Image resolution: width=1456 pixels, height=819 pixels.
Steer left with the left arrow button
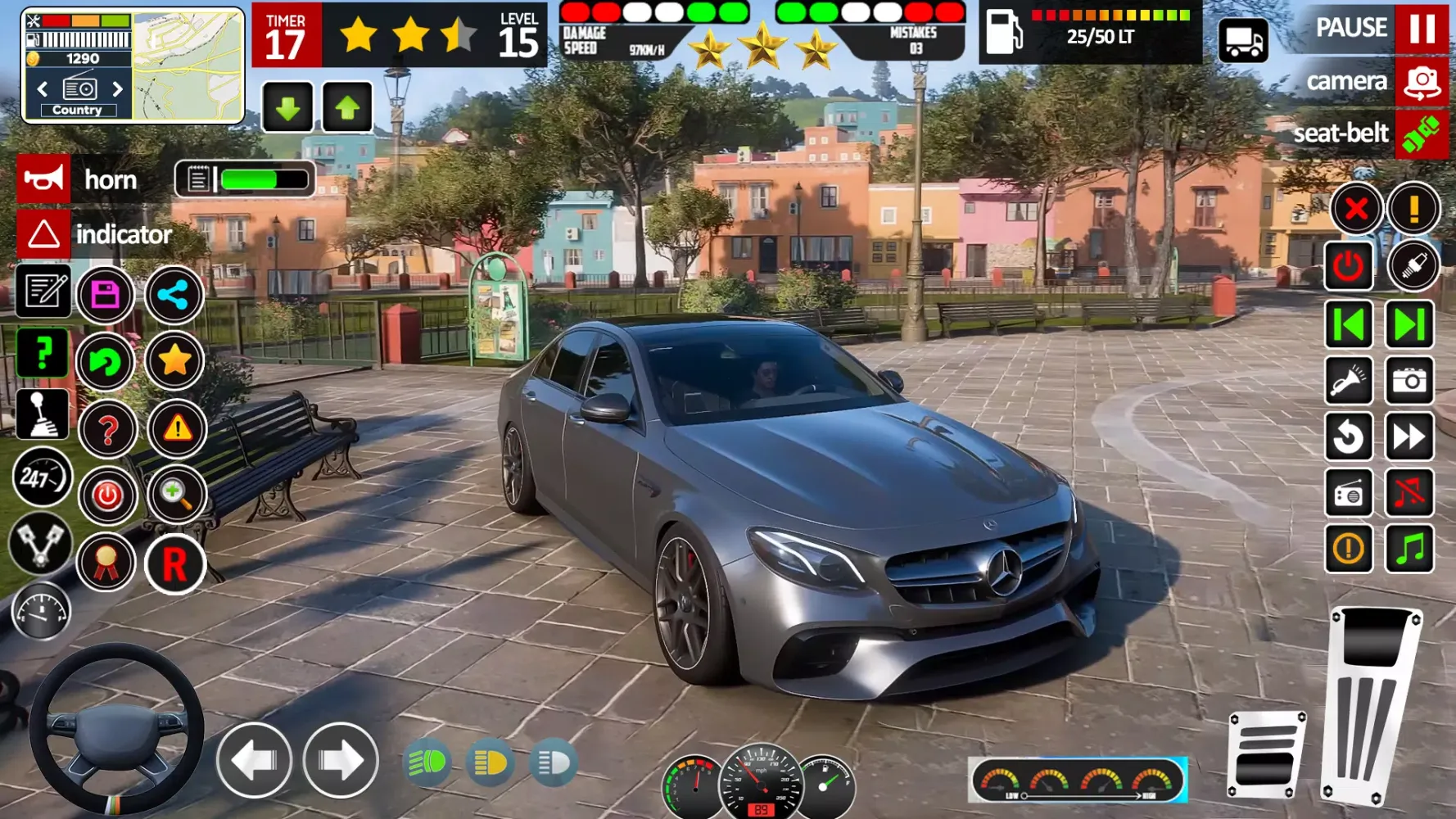254,761
